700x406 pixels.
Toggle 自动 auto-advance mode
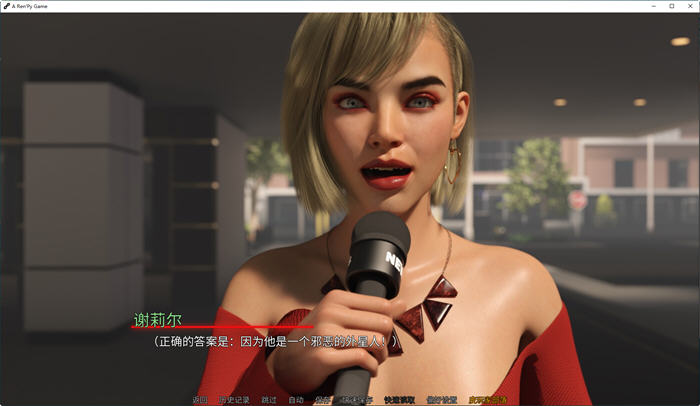296,400
